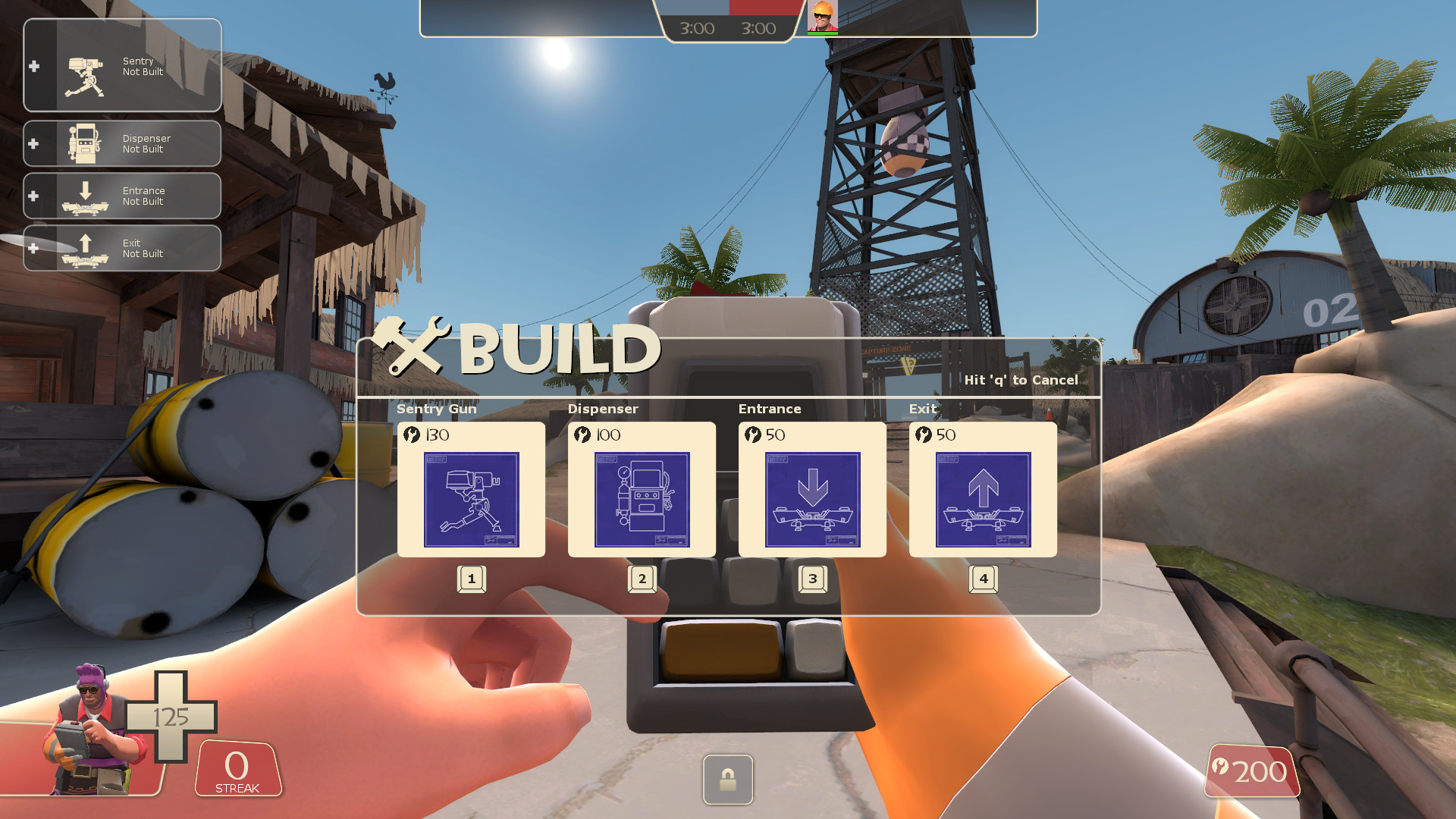Select the Sentry Gun blueprint
Viewport: 1456px width, 819px height.
[470, 499]
